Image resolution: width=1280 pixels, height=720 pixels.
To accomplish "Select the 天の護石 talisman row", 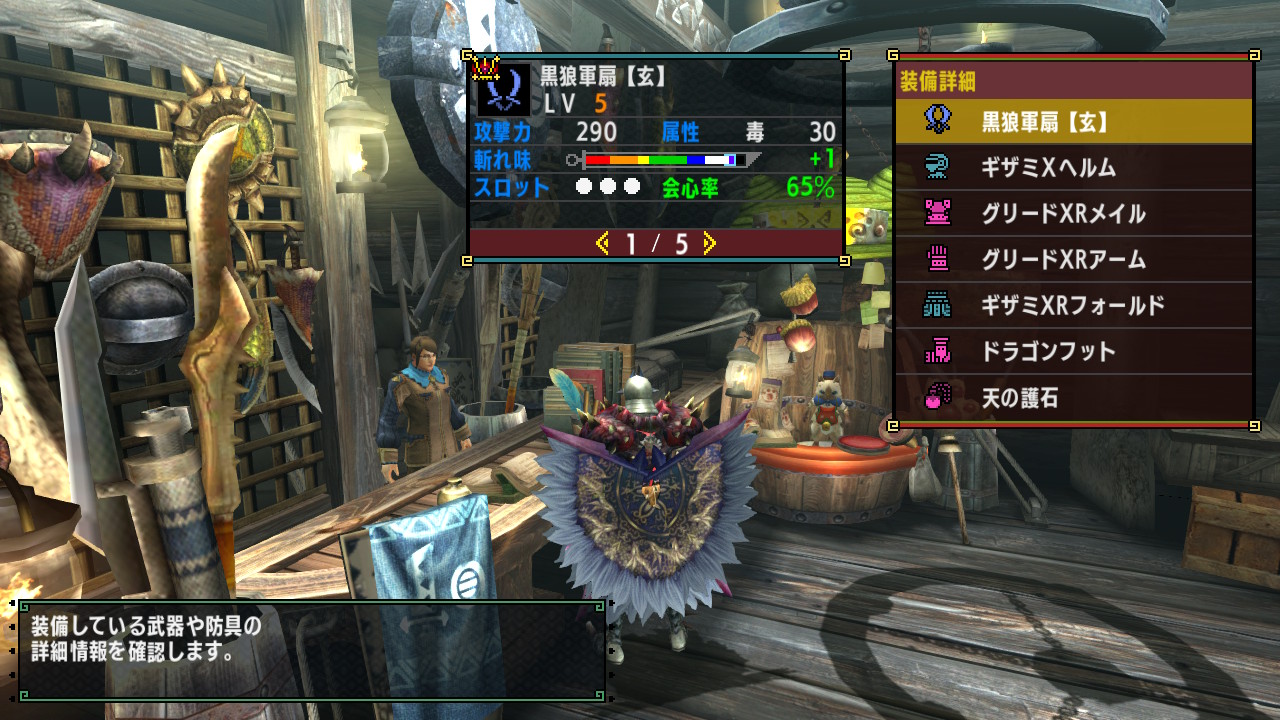I will (1073, 398).
